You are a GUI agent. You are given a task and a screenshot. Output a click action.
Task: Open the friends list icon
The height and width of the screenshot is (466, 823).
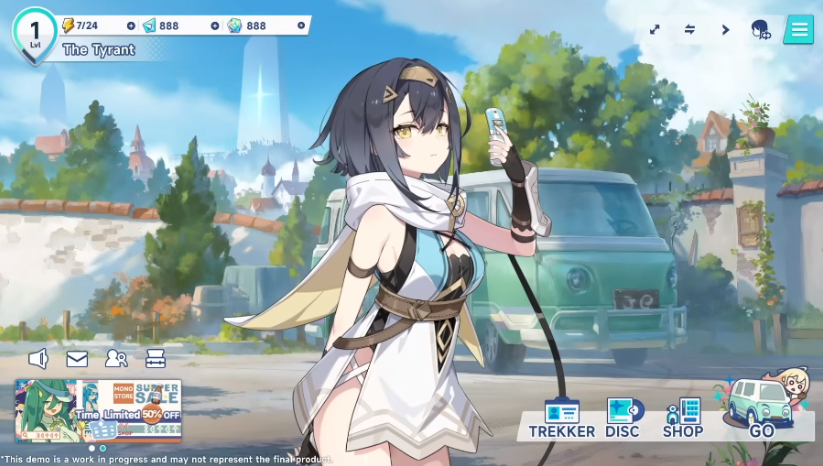coord(116,358)
